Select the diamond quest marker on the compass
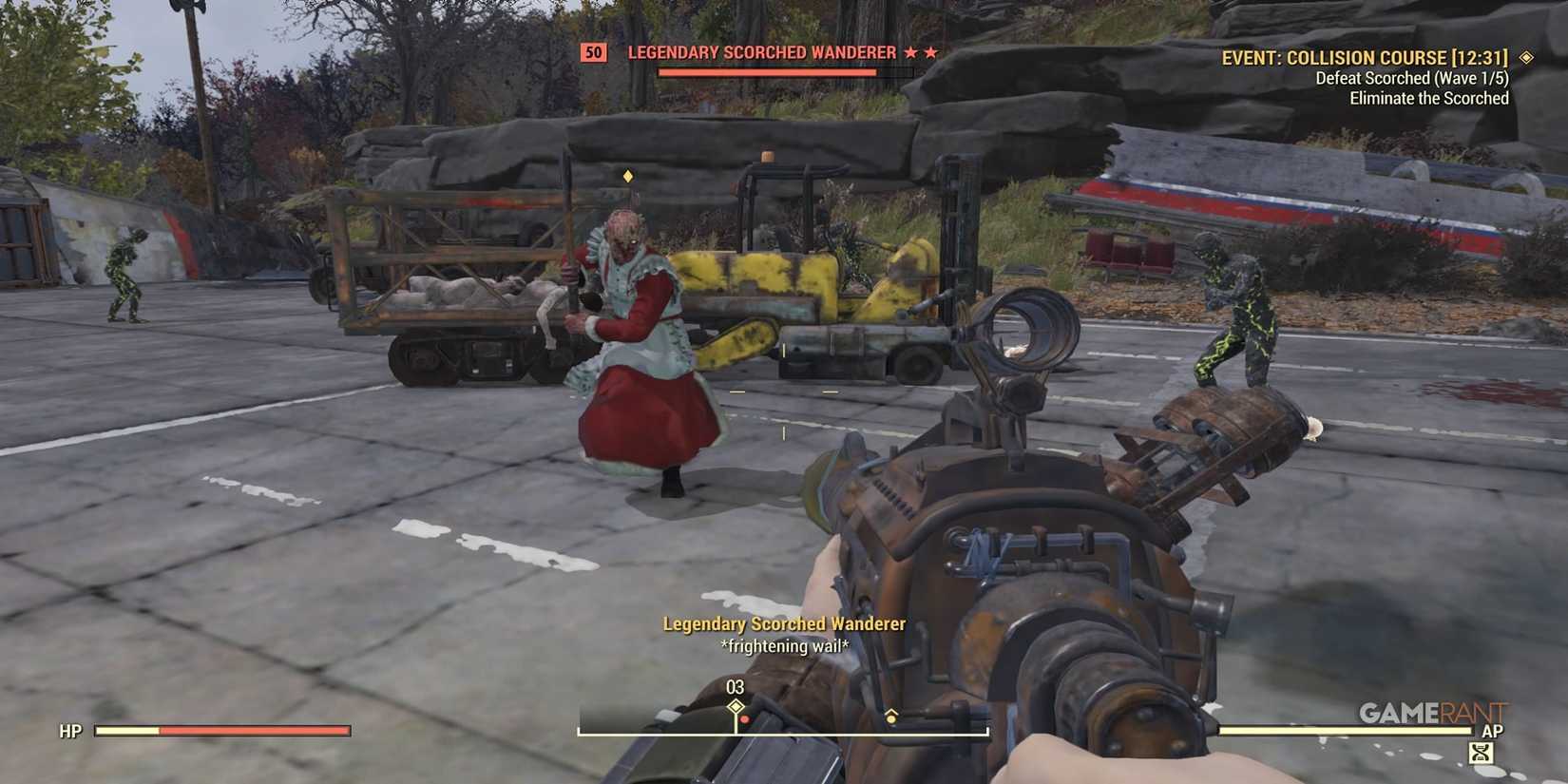Viewport: 1568px width, 784px height. click(735, 707)
